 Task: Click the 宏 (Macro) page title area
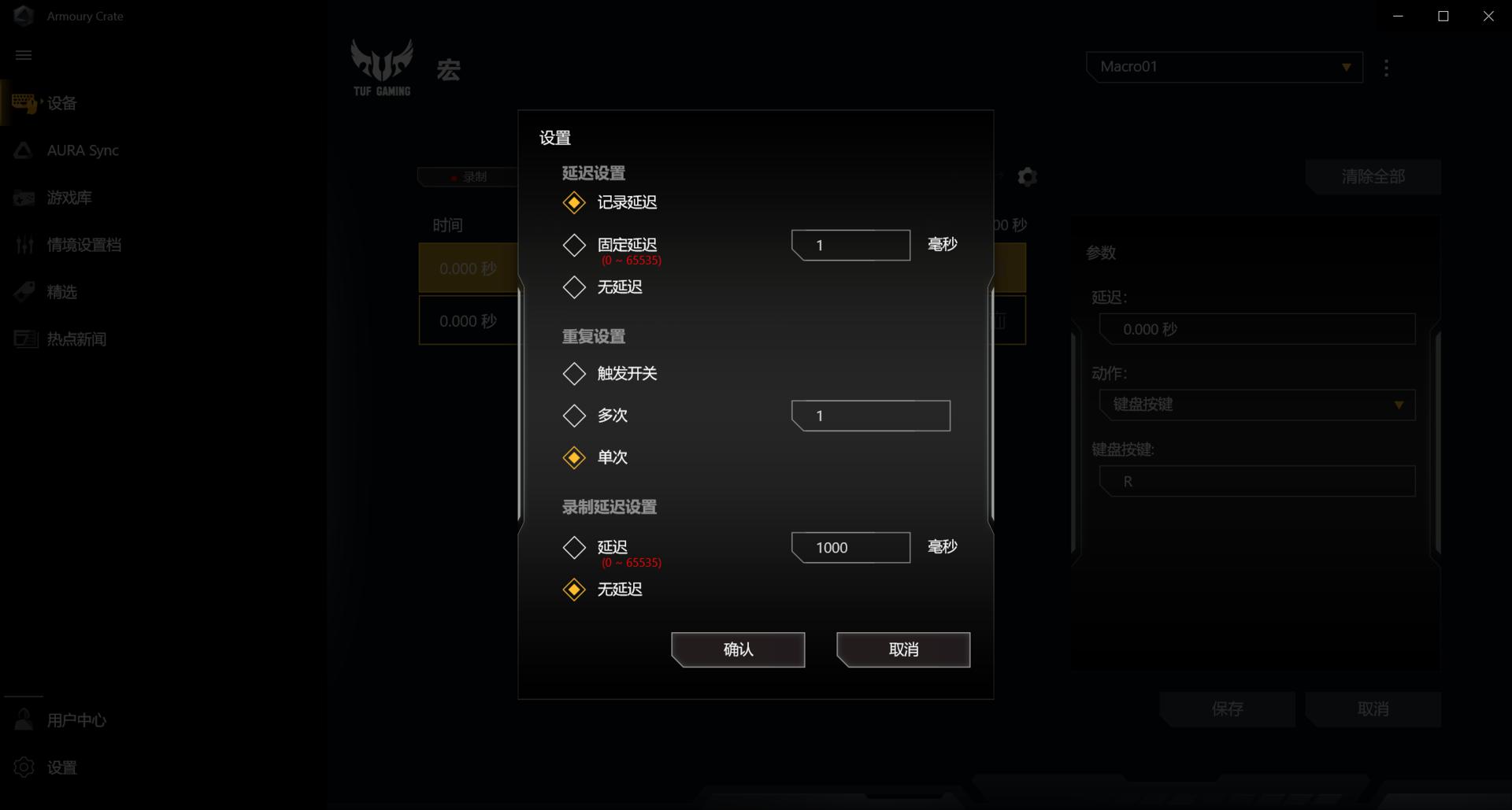point(447,69)
